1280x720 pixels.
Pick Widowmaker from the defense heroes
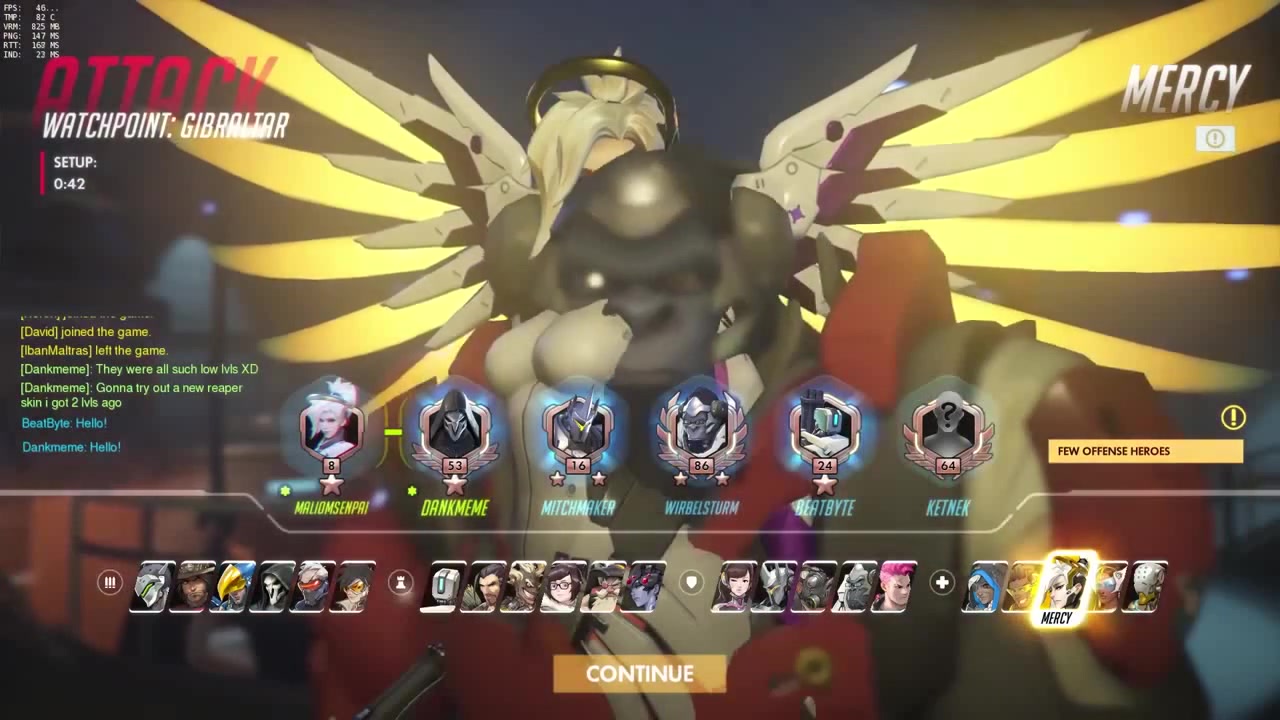[645, 586]
